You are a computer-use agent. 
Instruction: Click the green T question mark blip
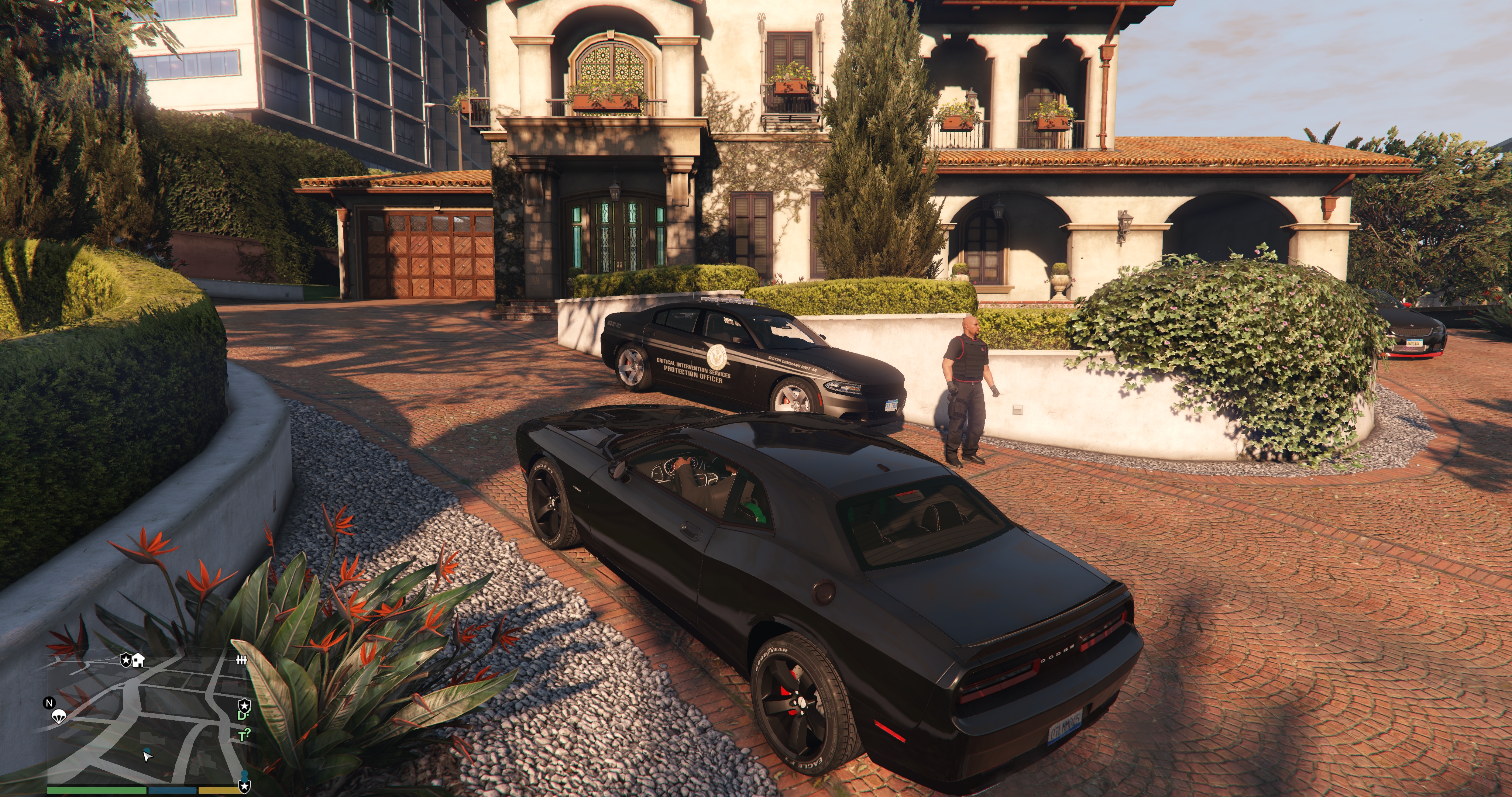pos(245,735)
